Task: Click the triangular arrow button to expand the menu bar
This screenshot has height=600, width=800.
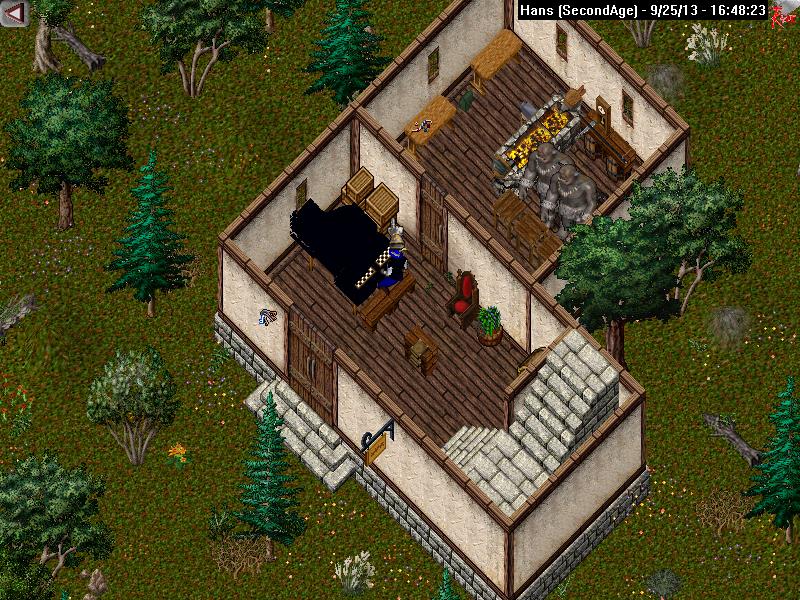Action: [15, 12]
